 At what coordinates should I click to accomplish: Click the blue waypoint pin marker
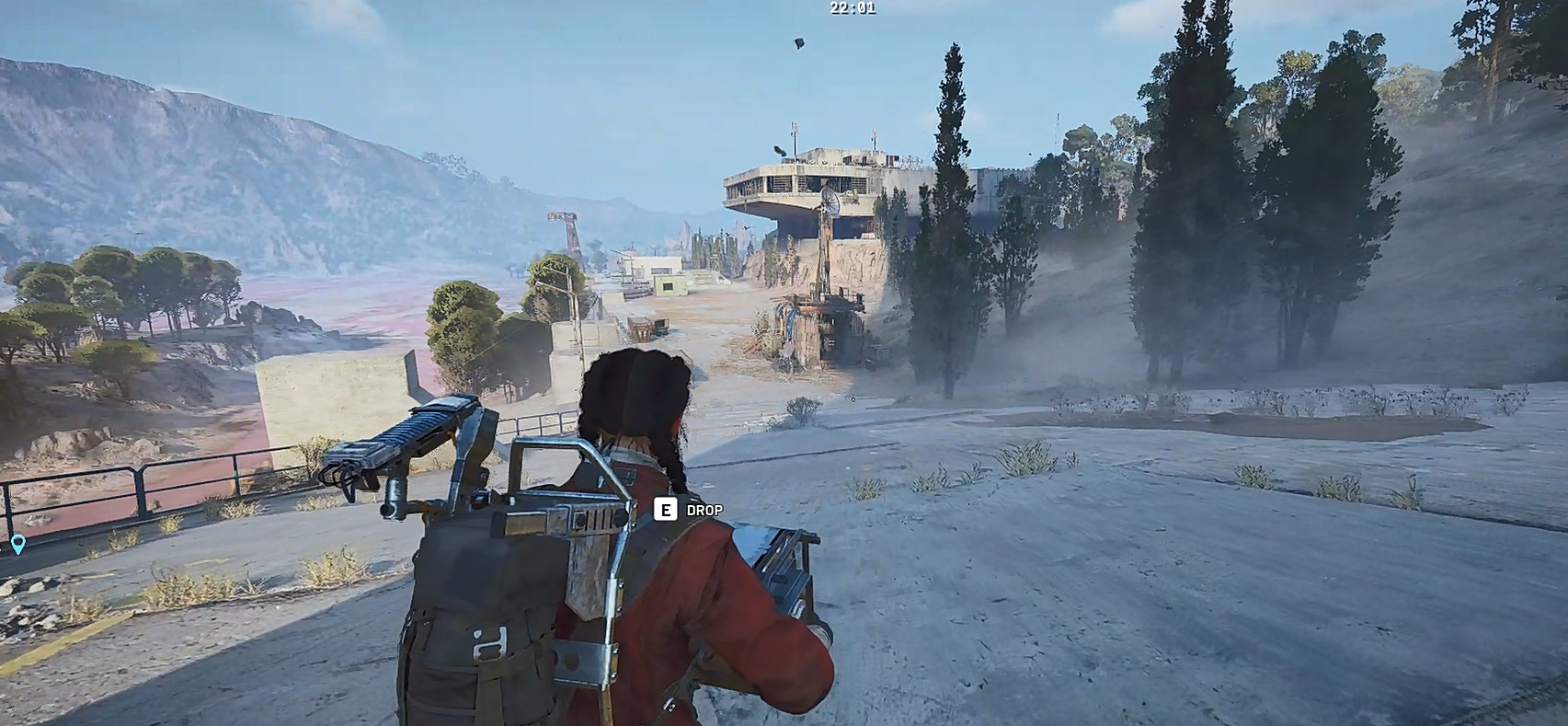pos(18,543)
